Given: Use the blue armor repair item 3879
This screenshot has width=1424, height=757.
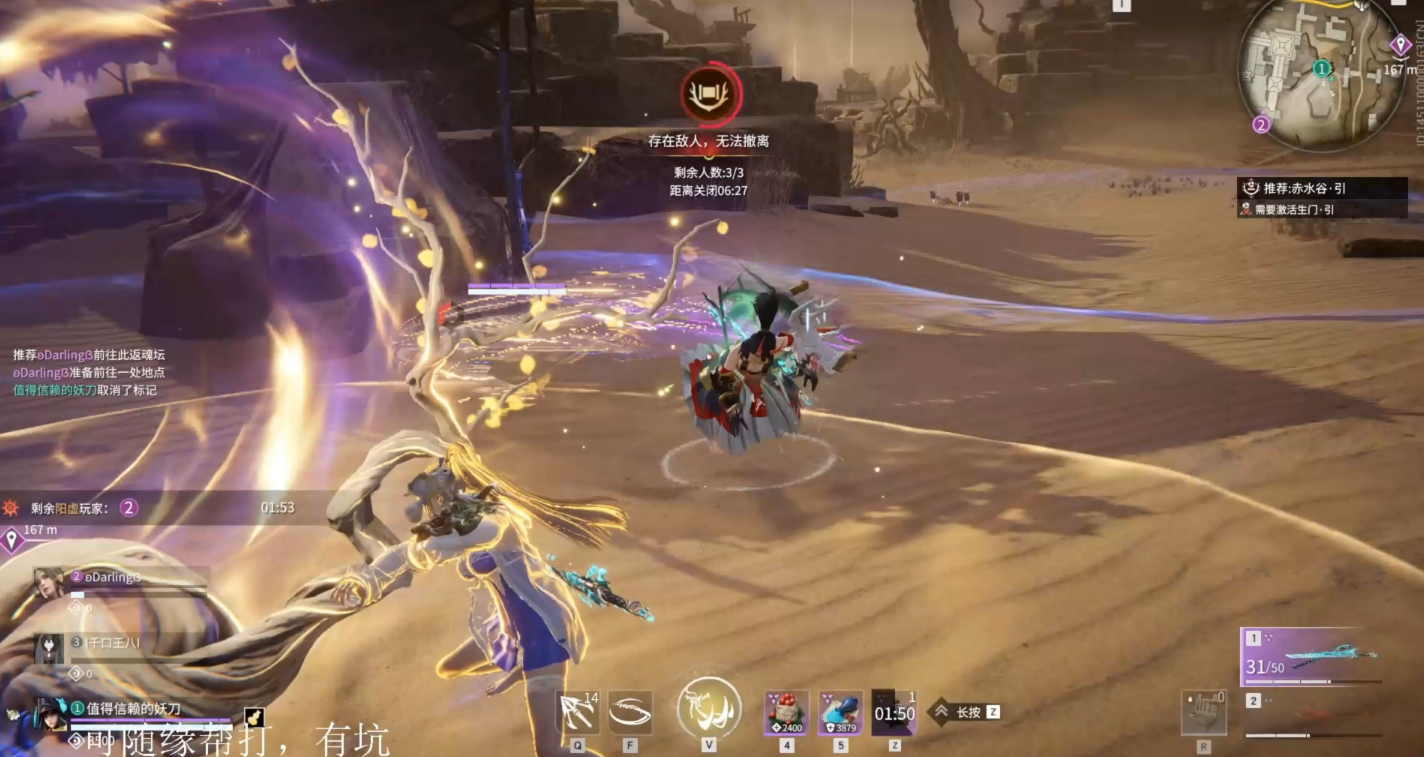Looking at the screenshot, I should (840, 713).
